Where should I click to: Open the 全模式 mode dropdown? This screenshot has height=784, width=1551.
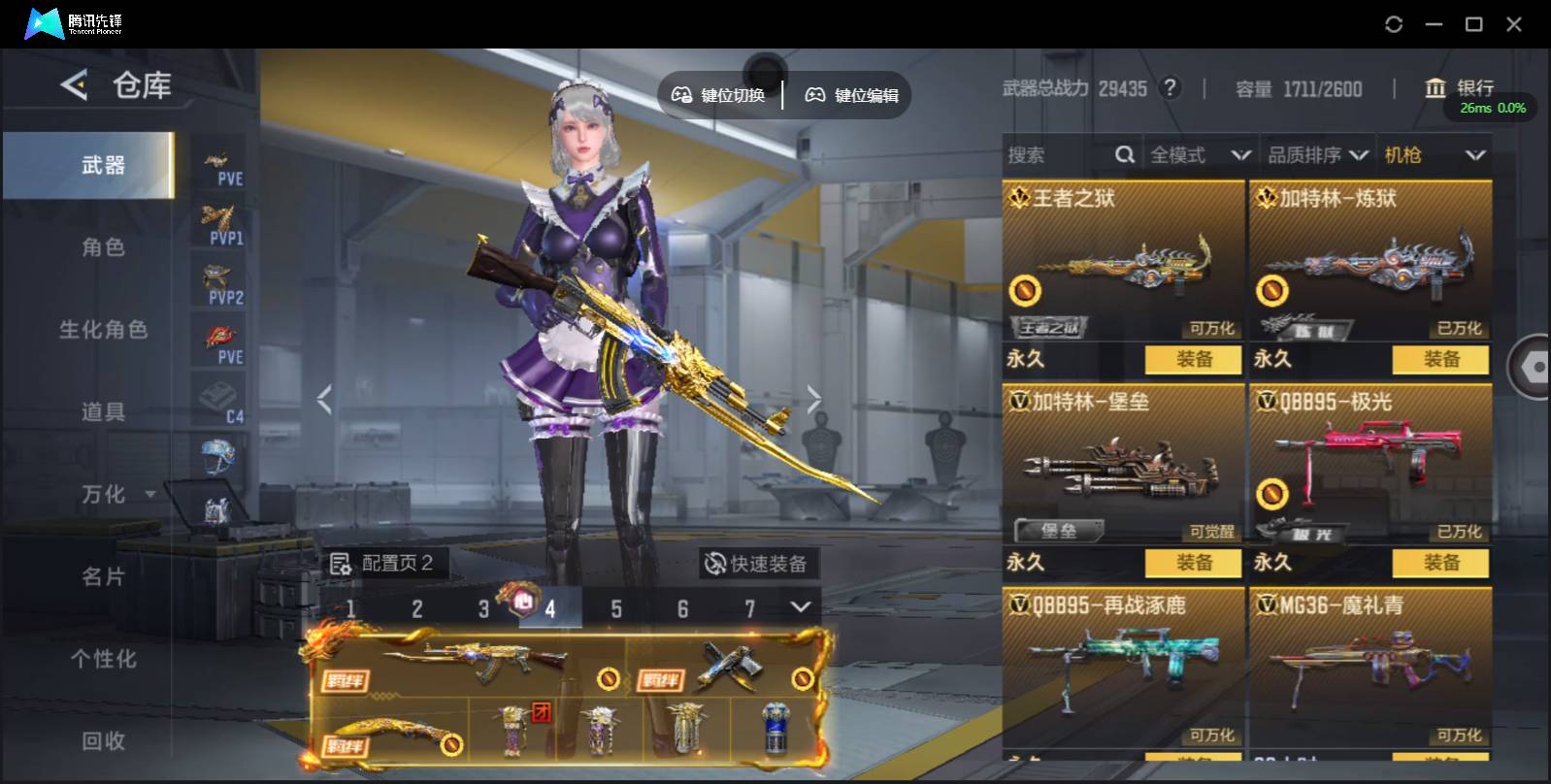1200,155
